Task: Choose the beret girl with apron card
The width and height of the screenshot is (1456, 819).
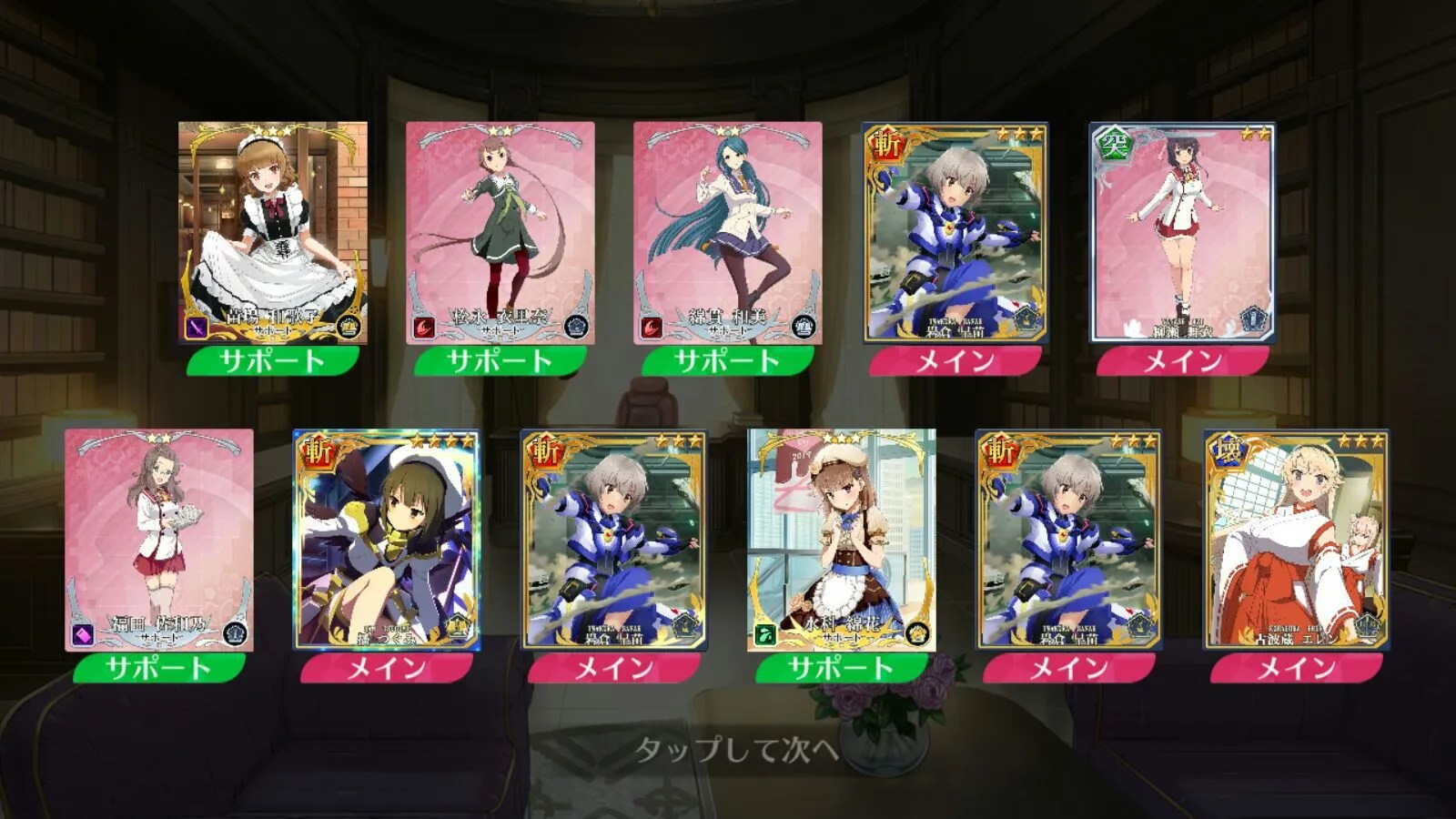Action: click(x=842, y=540)
